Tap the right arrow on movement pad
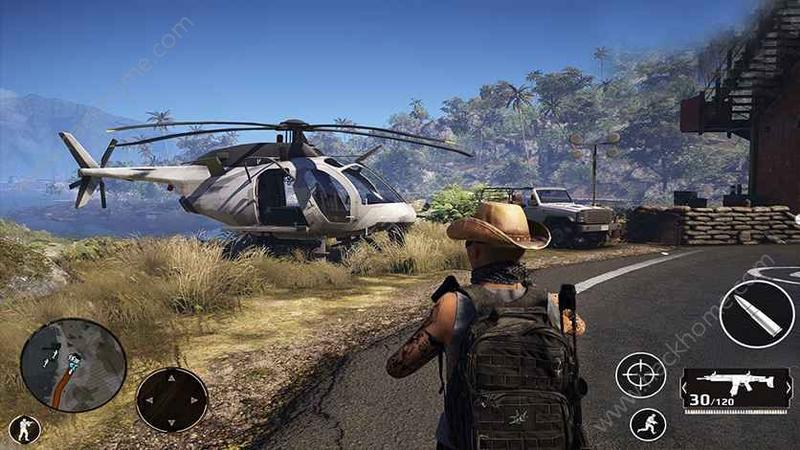The width and height of the screenshot is (800, 450). [x=196, y=401]
